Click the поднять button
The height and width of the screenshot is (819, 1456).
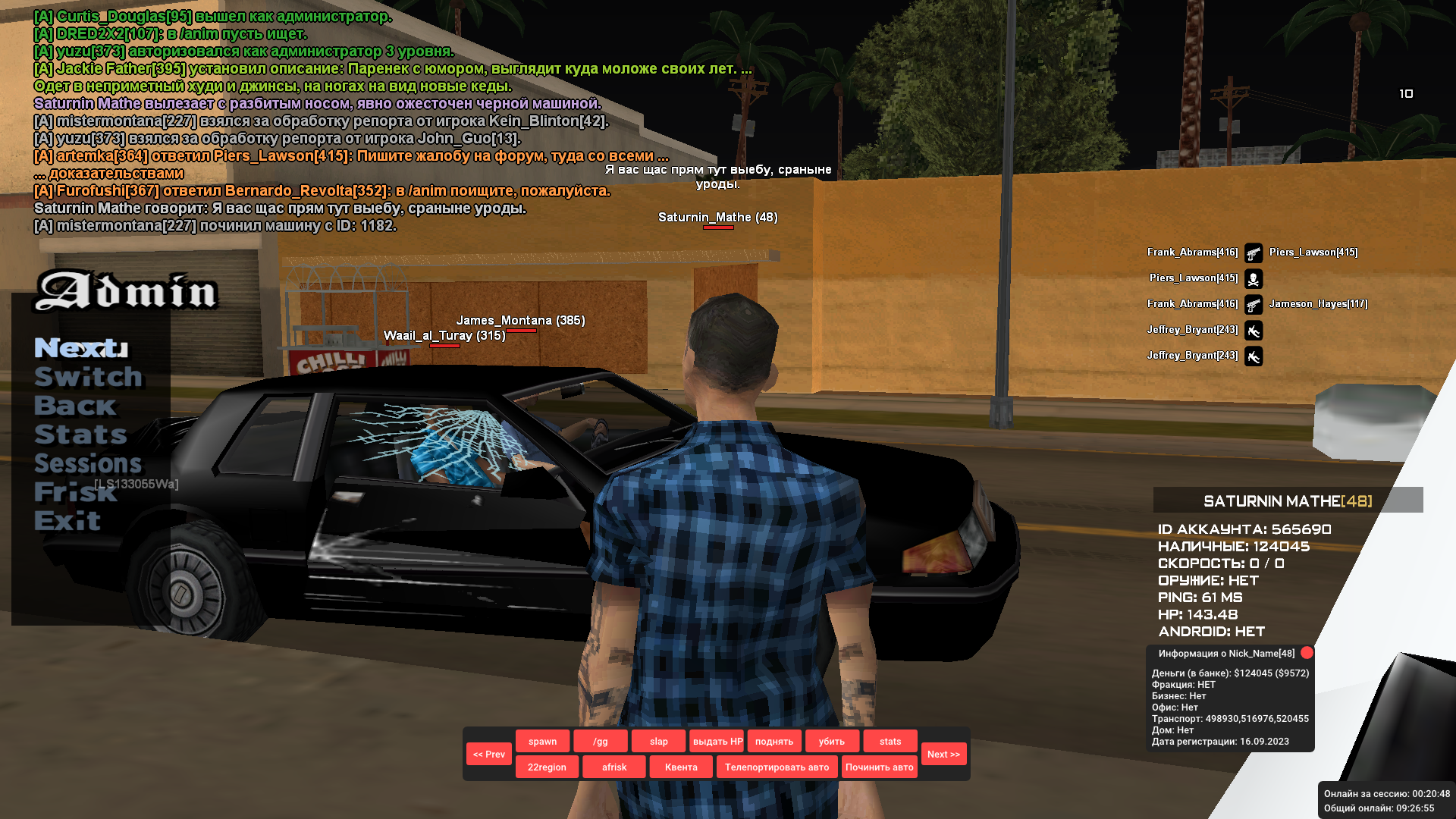click(x=774, y=741)
